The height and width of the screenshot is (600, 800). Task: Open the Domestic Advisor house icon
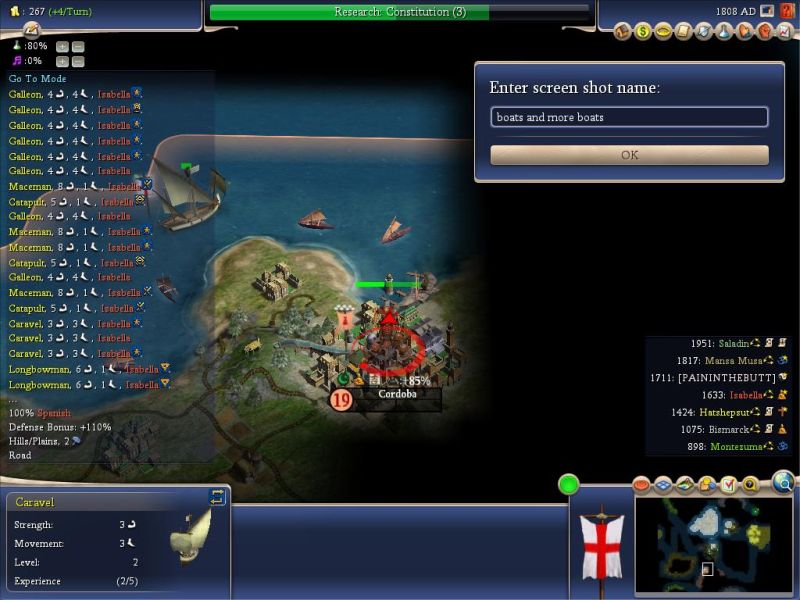(622, 32)
